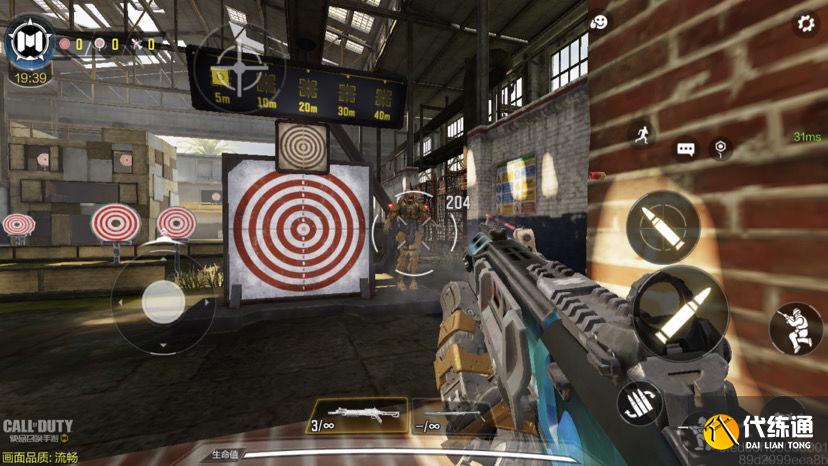Fire using the large bullet button

pyautogui.click(x=679, y=314)
